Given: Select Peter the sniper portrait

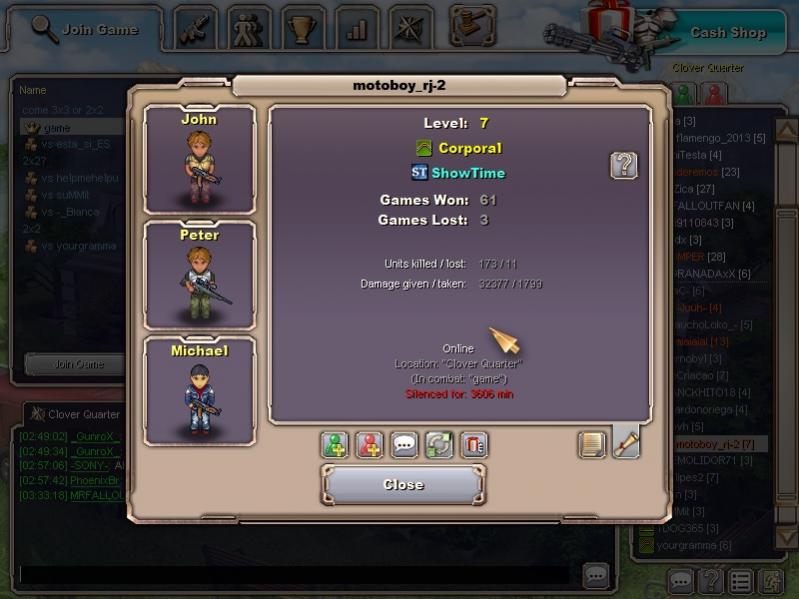Looking at the screenshot, I should point(199,275).
